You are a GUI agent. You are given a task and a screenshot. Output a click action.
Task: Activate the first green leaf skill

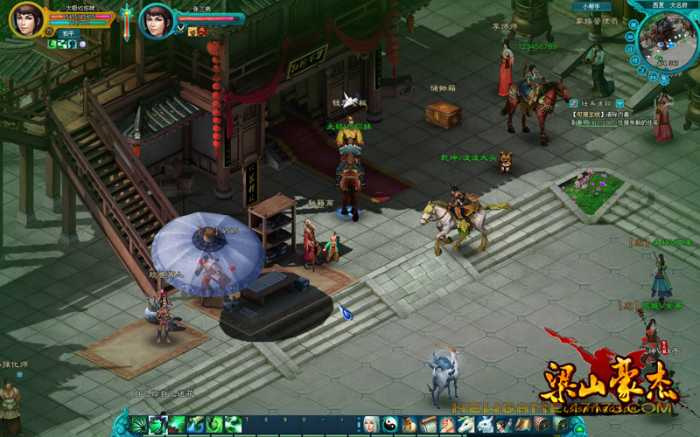(x=140, y=424)
